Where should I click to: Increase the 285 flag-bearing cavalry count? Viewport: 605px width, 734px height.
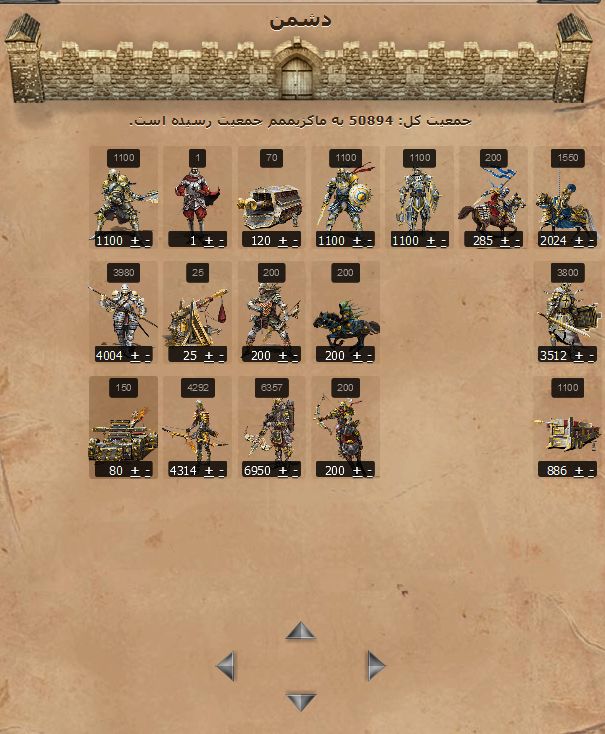[505, 241]
